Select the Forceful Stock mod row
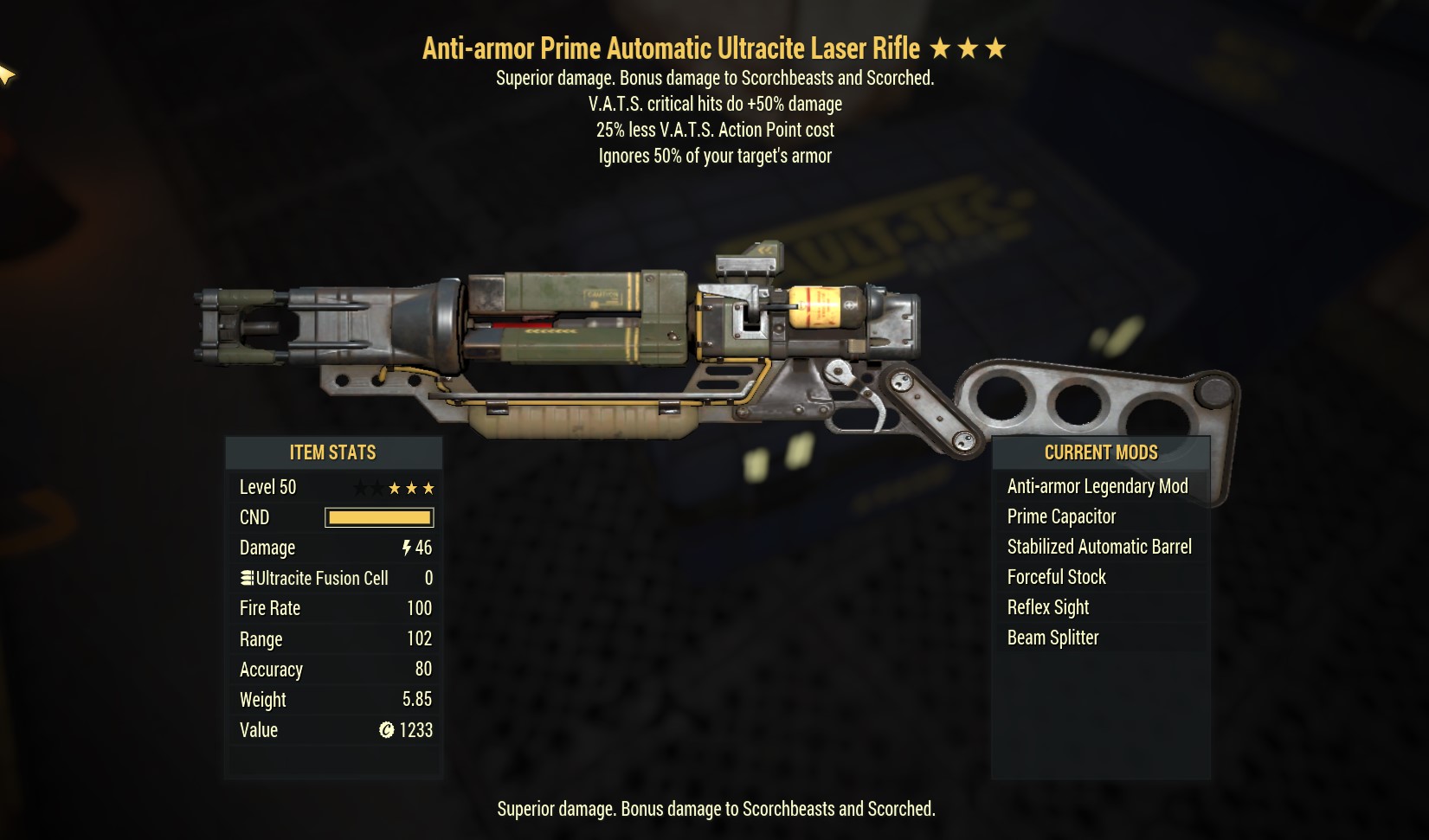The width and height of the screenshot is (1429, 840). click(x=1056, y=578)
